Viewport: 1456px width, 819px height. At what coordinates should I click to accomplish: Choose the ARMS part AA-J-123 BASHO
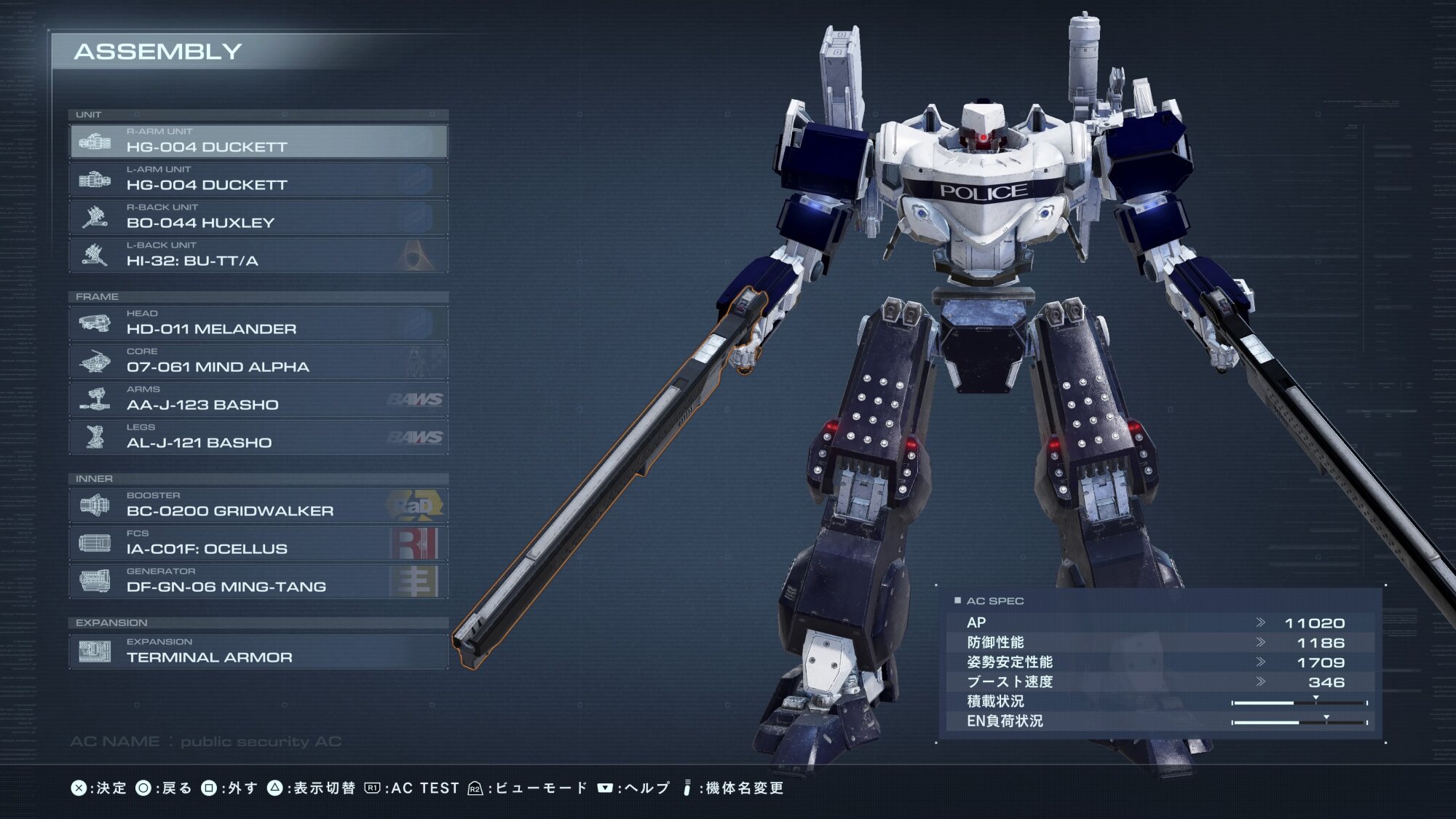(x=258, y=399)
